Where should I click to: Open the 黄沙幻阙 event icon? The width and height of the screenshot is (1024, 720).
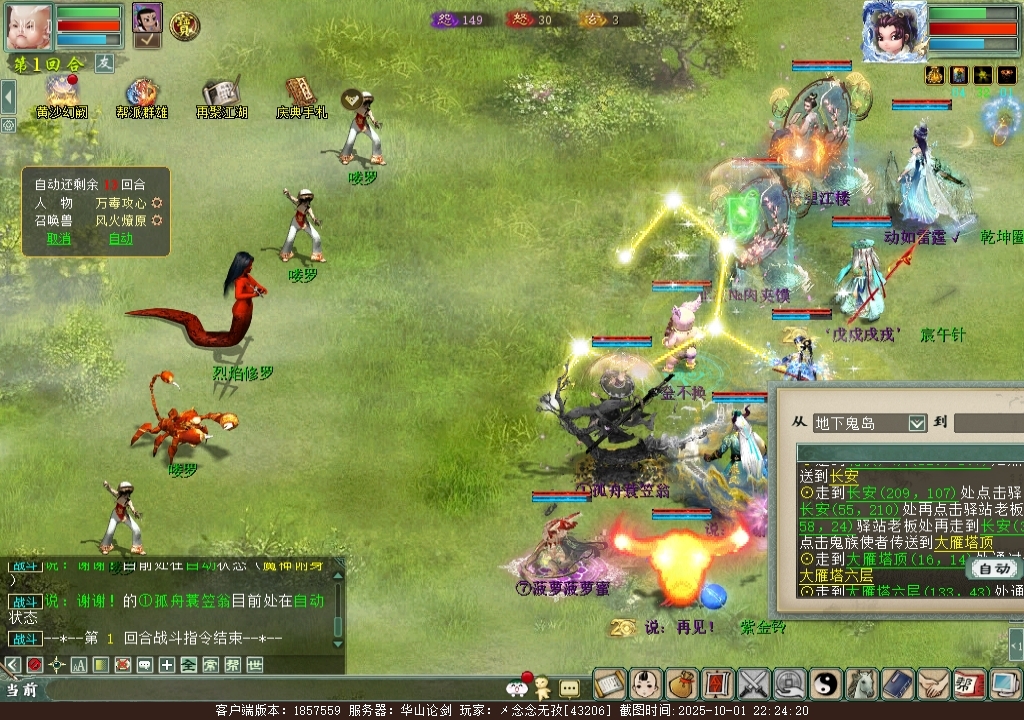[62, 95]
